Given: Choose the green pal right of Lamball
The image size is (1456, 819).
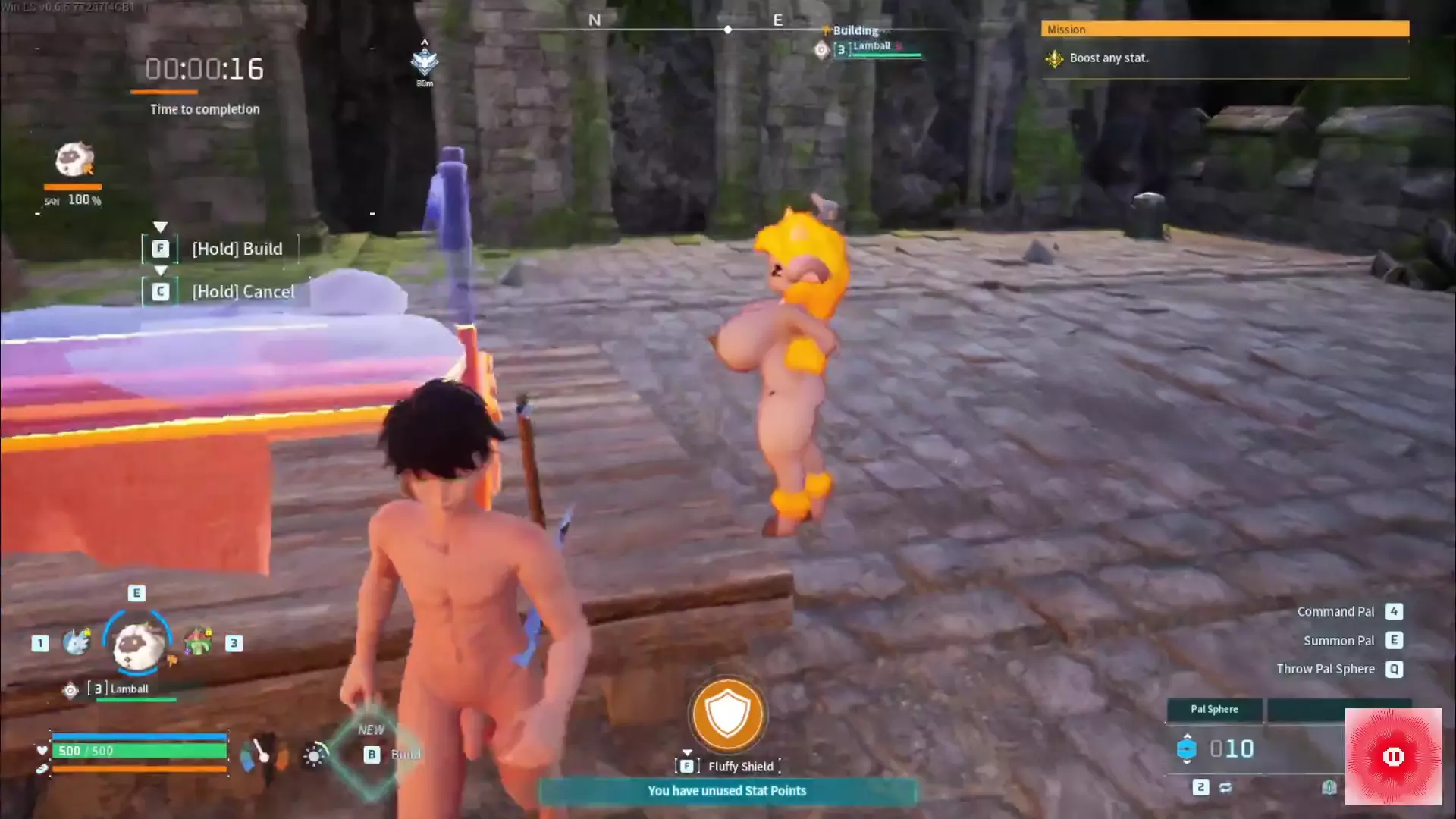Looking at the screenshot, I should 198,642.
